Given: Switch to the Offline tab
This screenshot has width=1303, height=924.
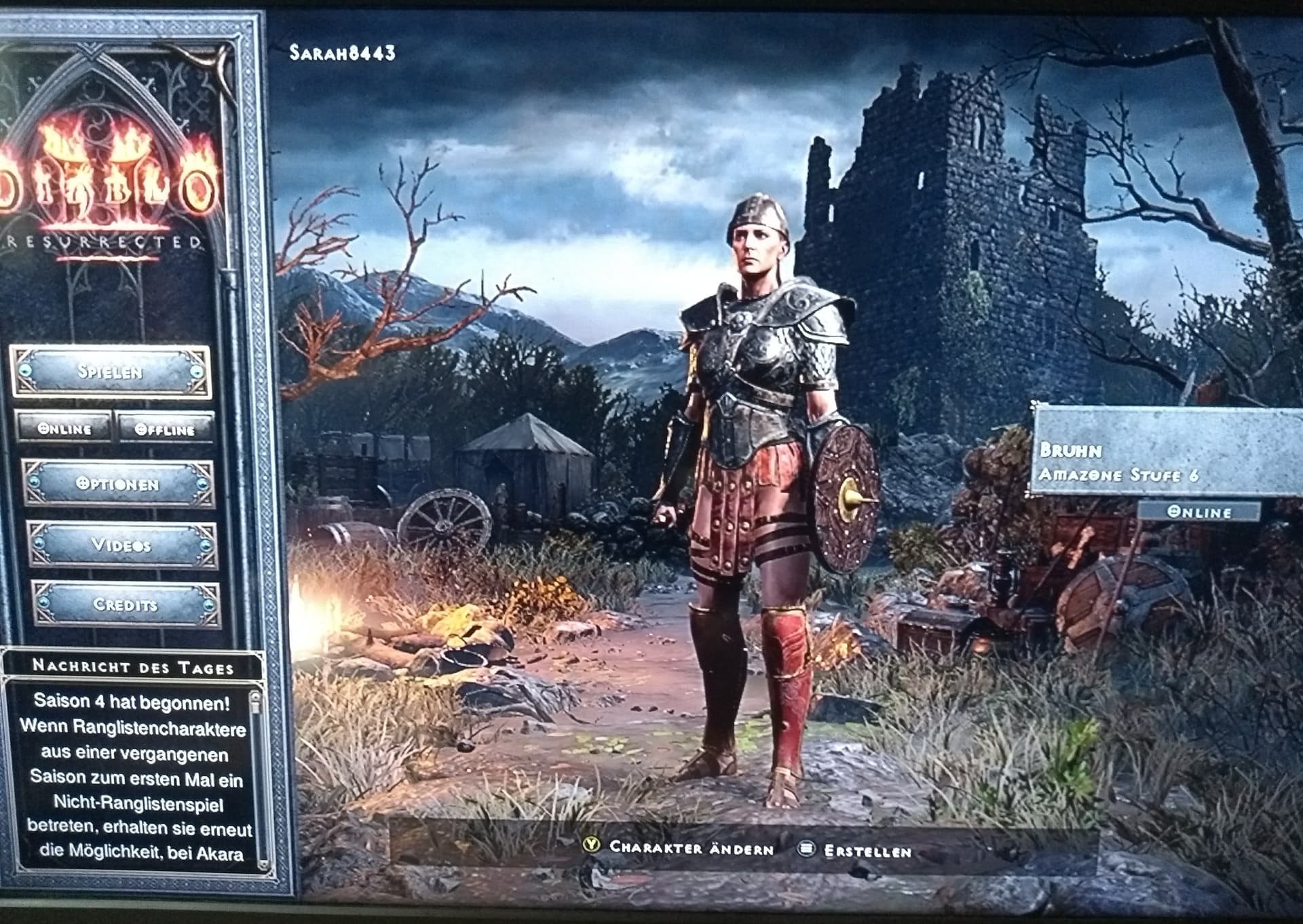Looking at the screenshot, I should click(165, 429).
